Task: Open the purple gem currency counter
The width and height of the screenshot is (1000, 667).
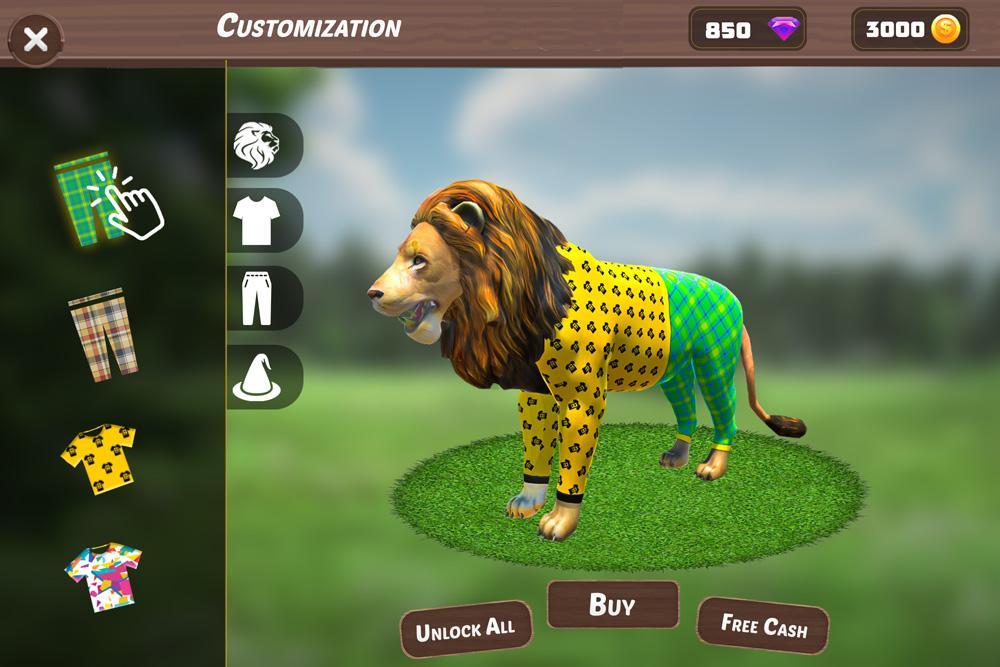Action: [747, 30]
